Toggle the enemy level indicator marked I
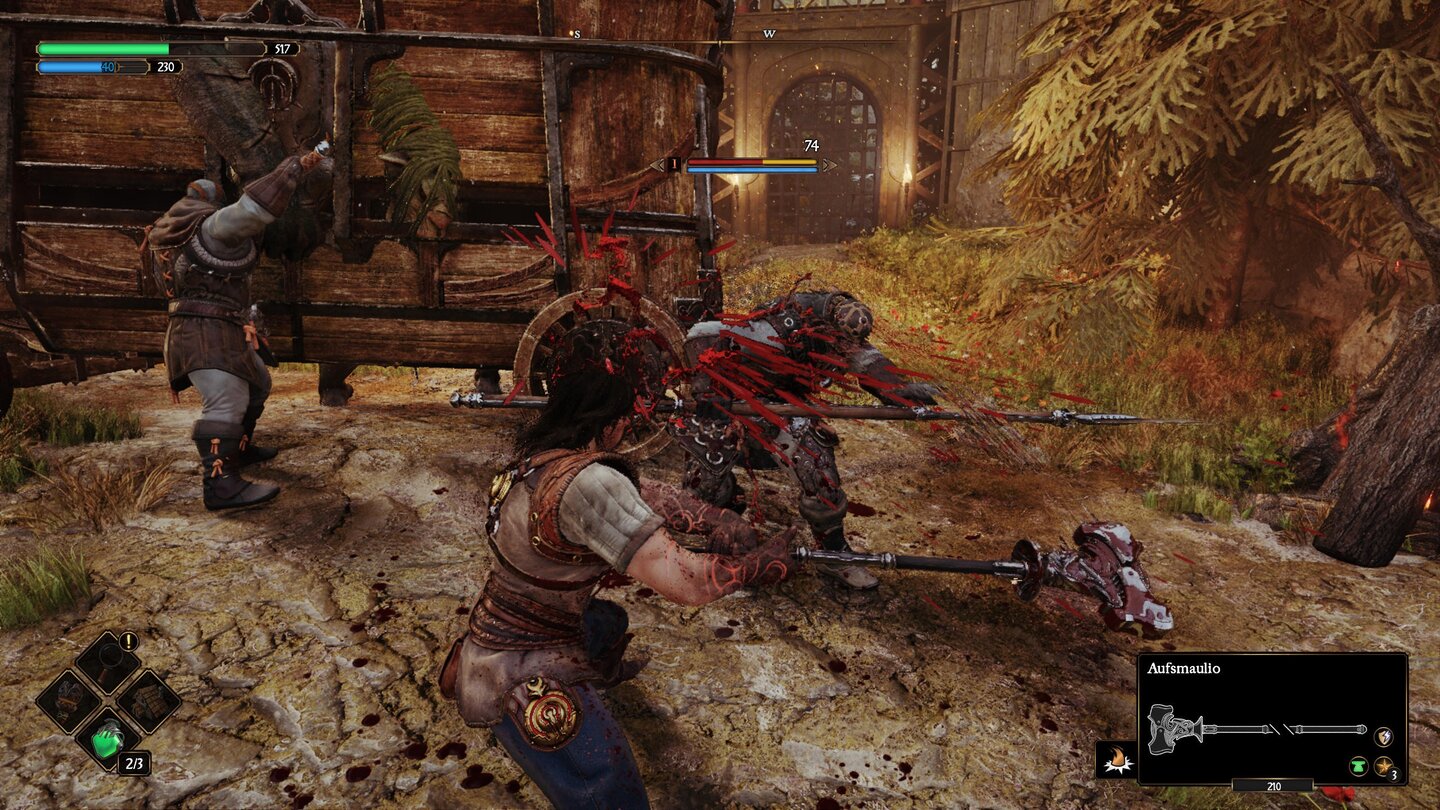This screenshot has width=1440, height=810. tap(673, 163)
